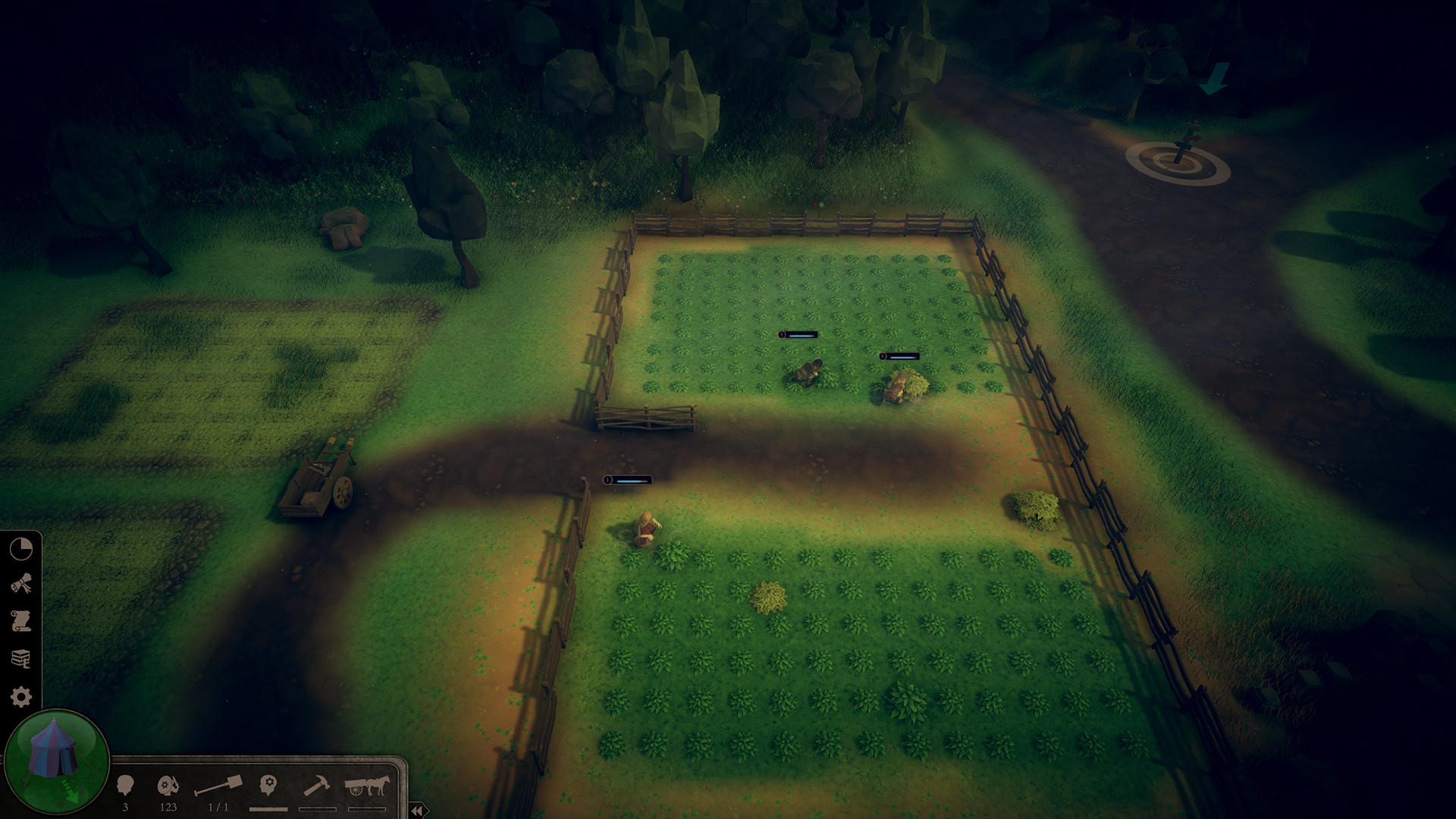Image resolution: width=1456 pixels, height=819 pixels.
Task: Select the shovel tool showing 1/1
Action: 218,783
